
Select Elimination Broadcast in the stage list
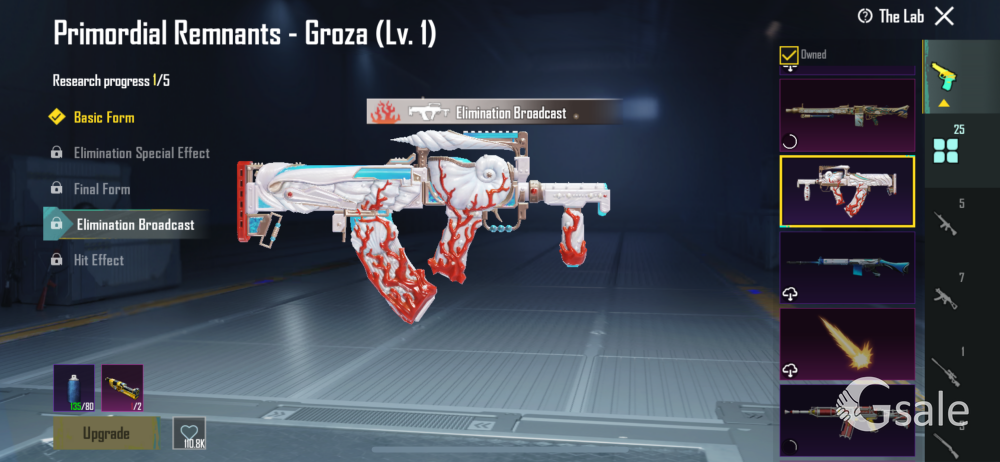[135, 224]
